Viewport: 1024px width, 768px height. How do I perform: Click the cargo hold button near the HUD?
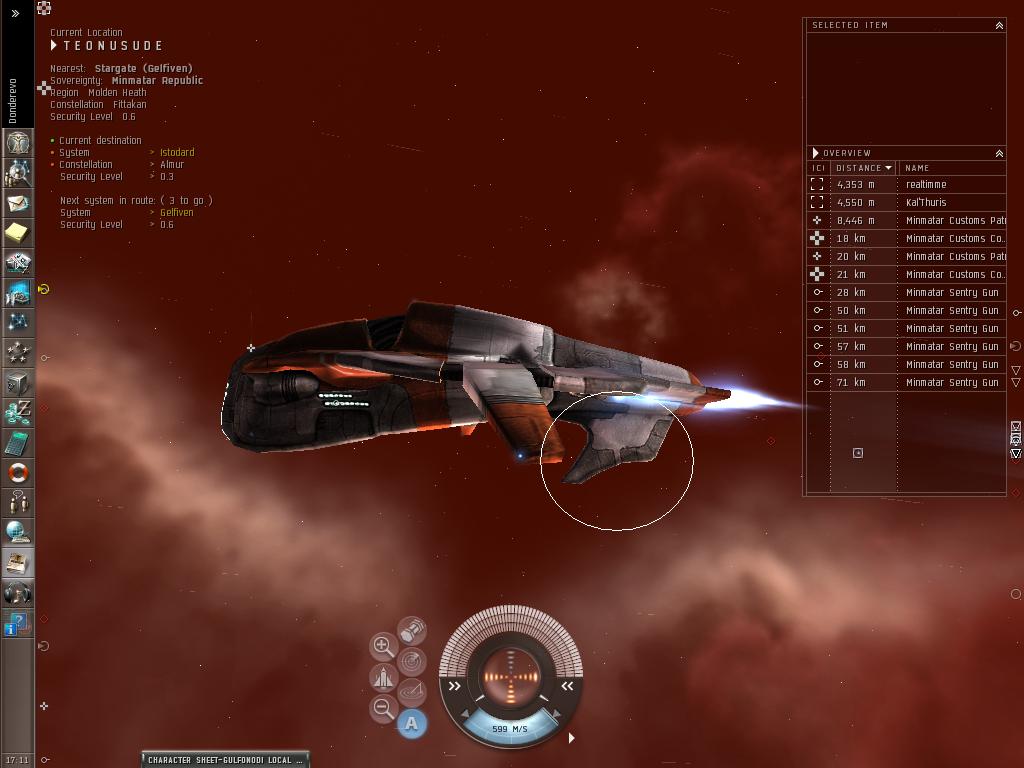coord(412,630)
